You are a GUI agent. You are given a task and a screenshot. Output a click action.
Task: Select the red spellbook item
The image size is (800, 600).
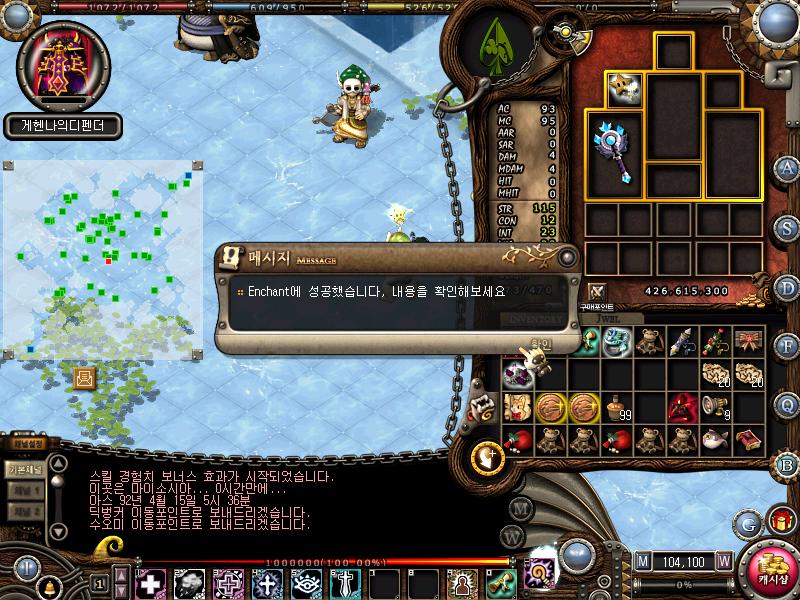[748, 440]
